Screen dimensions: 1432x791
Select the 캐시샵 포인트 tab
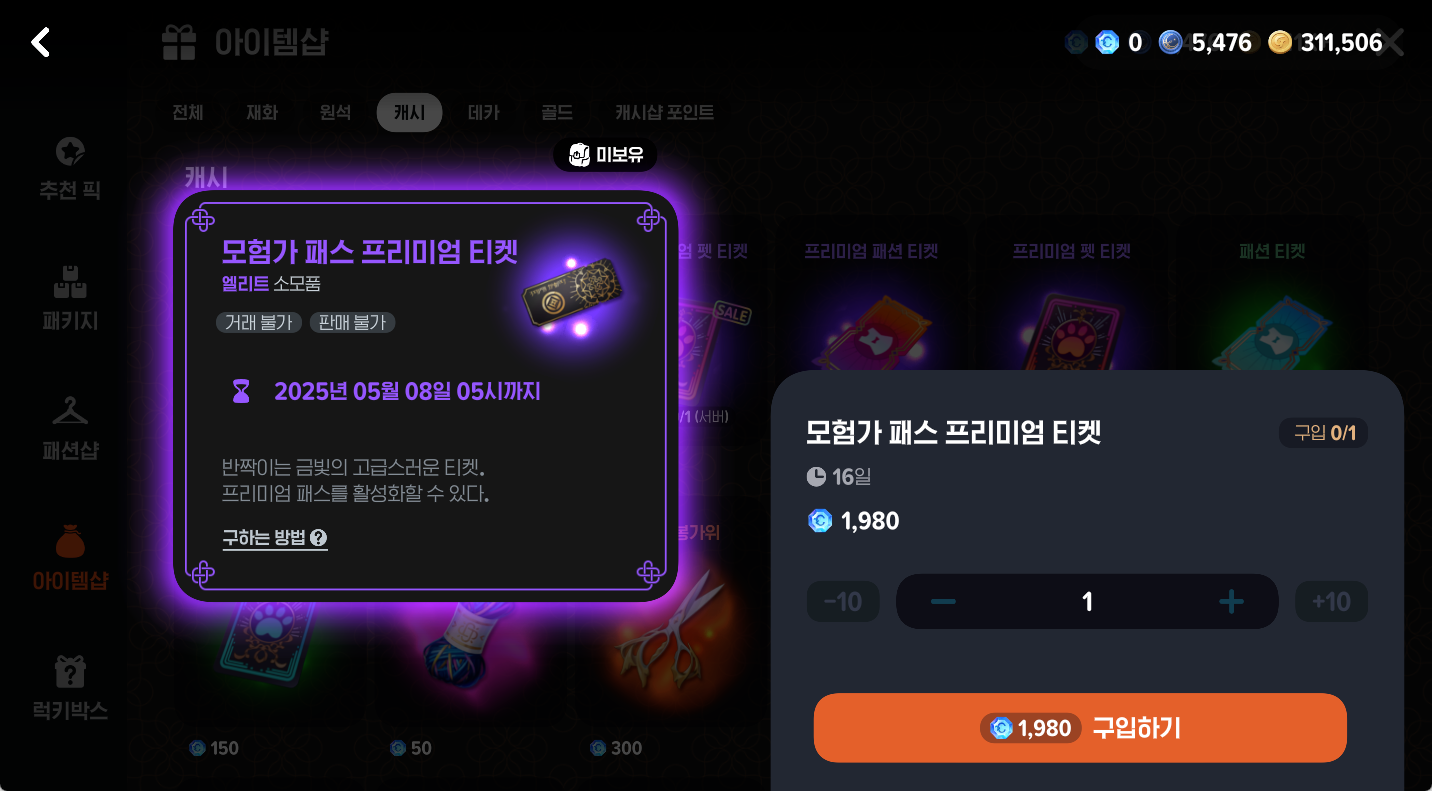pos(665,112)
